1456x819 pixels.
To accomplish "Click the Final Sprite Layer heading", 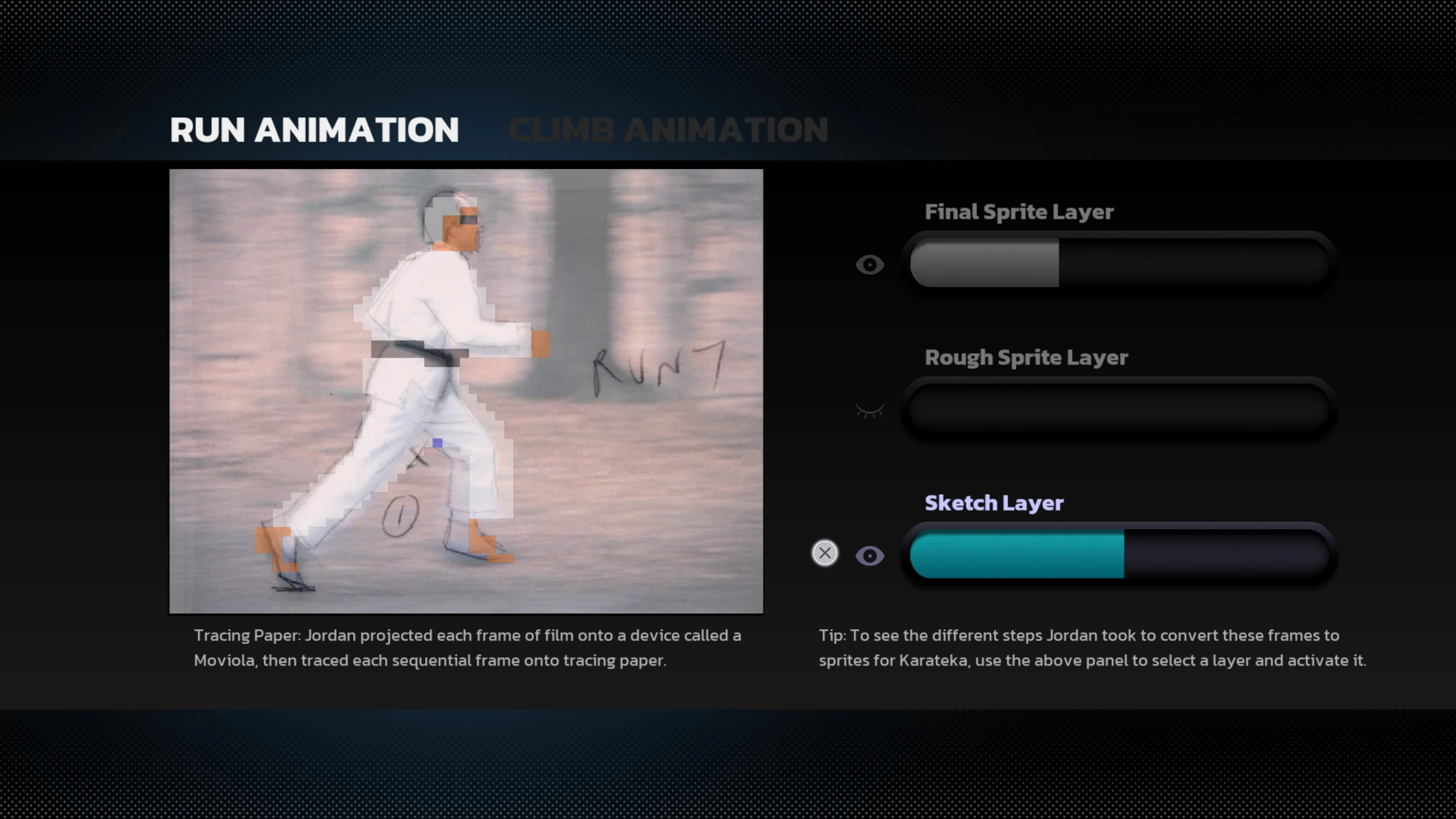I will click(x=1018, y=212).
